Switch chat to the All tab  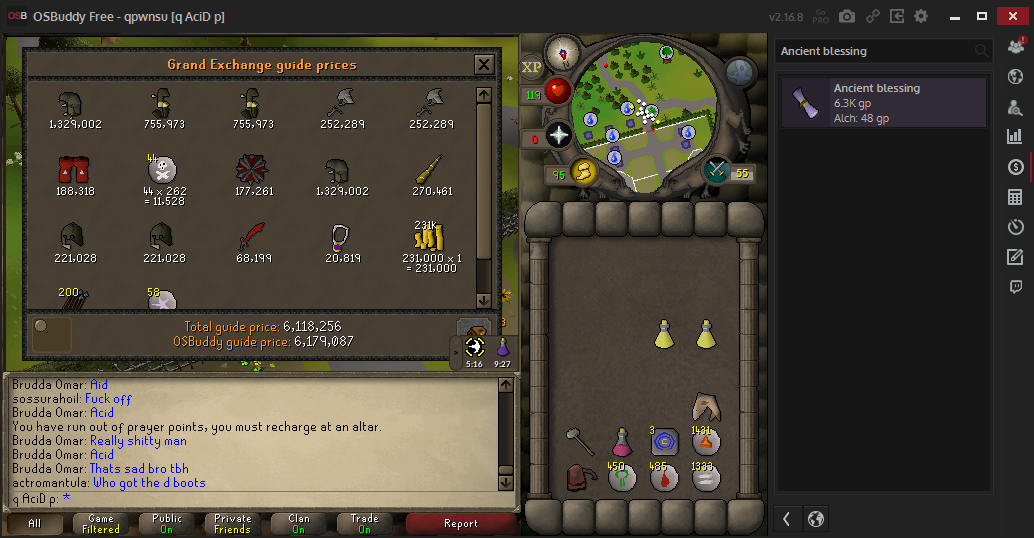35,523
